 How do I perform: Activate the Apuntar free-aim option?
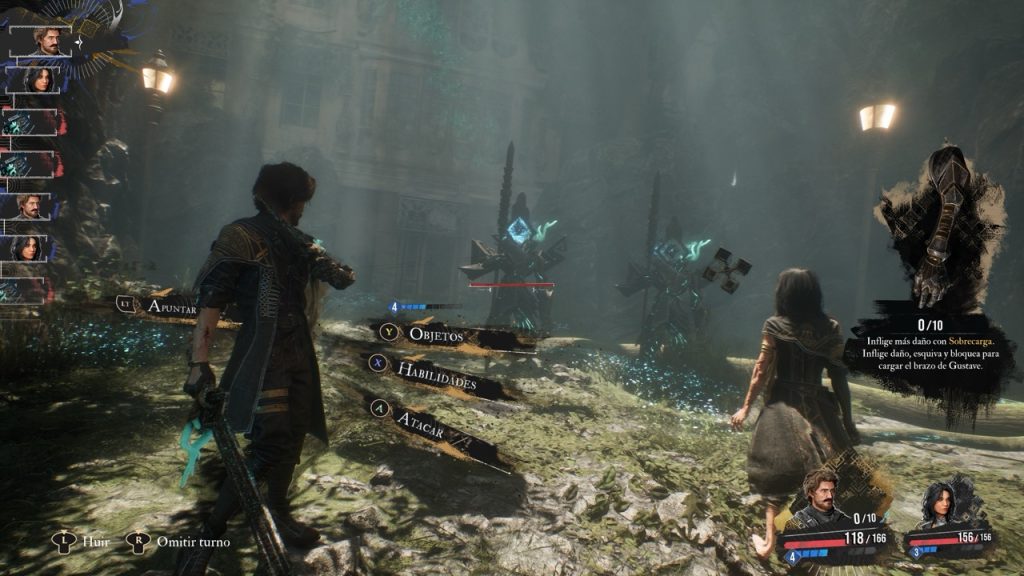170,307
